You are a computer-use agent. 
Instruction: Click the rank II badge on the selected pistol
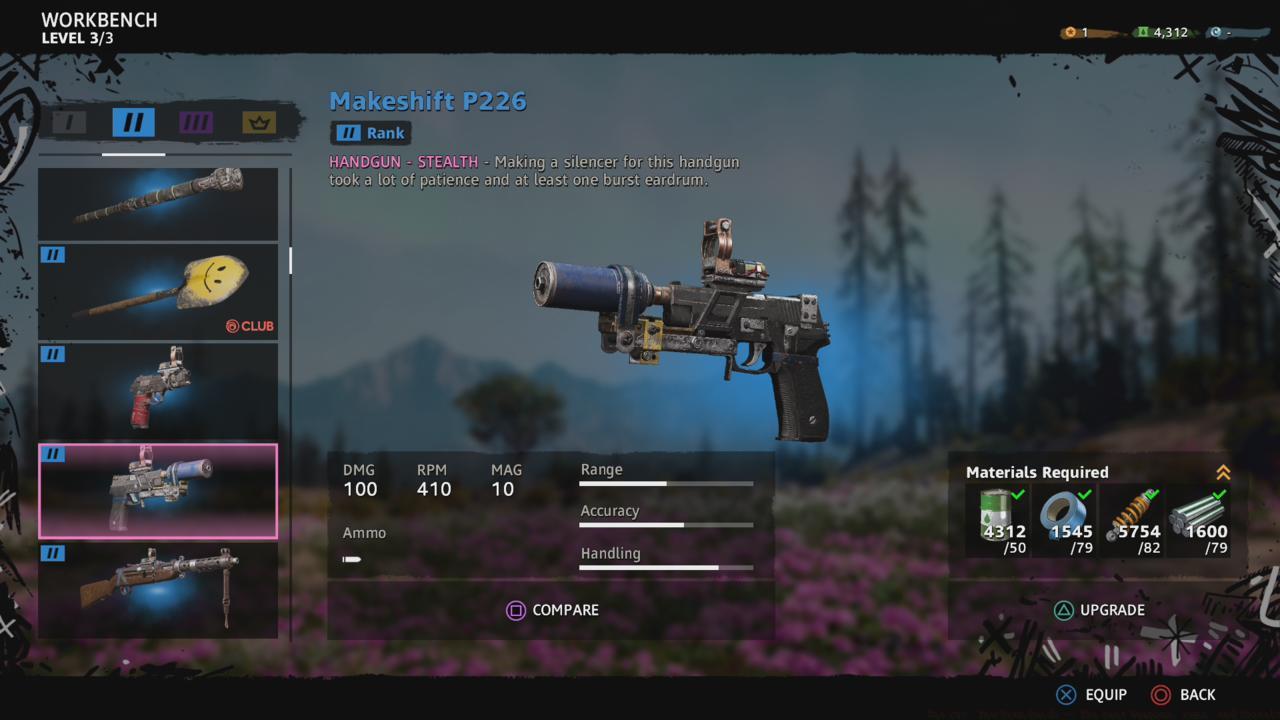coord(52,454)
